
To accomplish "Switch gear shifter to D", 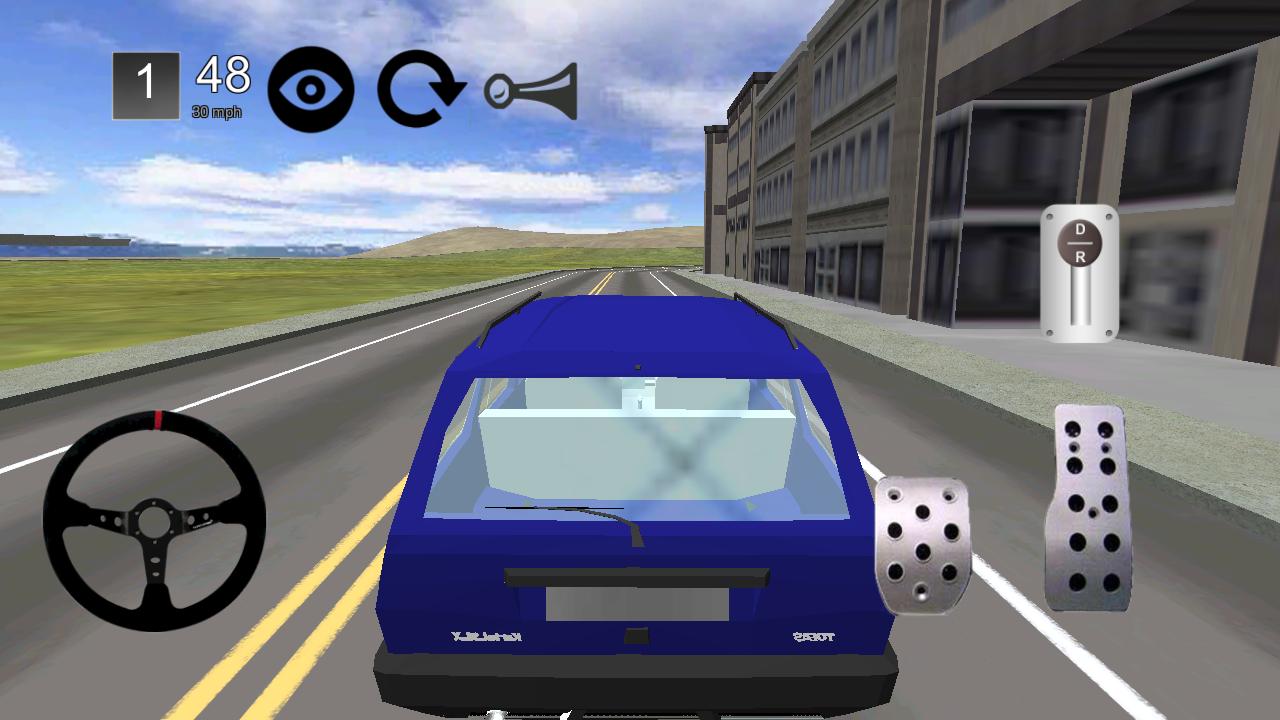I will [1079, 230].
